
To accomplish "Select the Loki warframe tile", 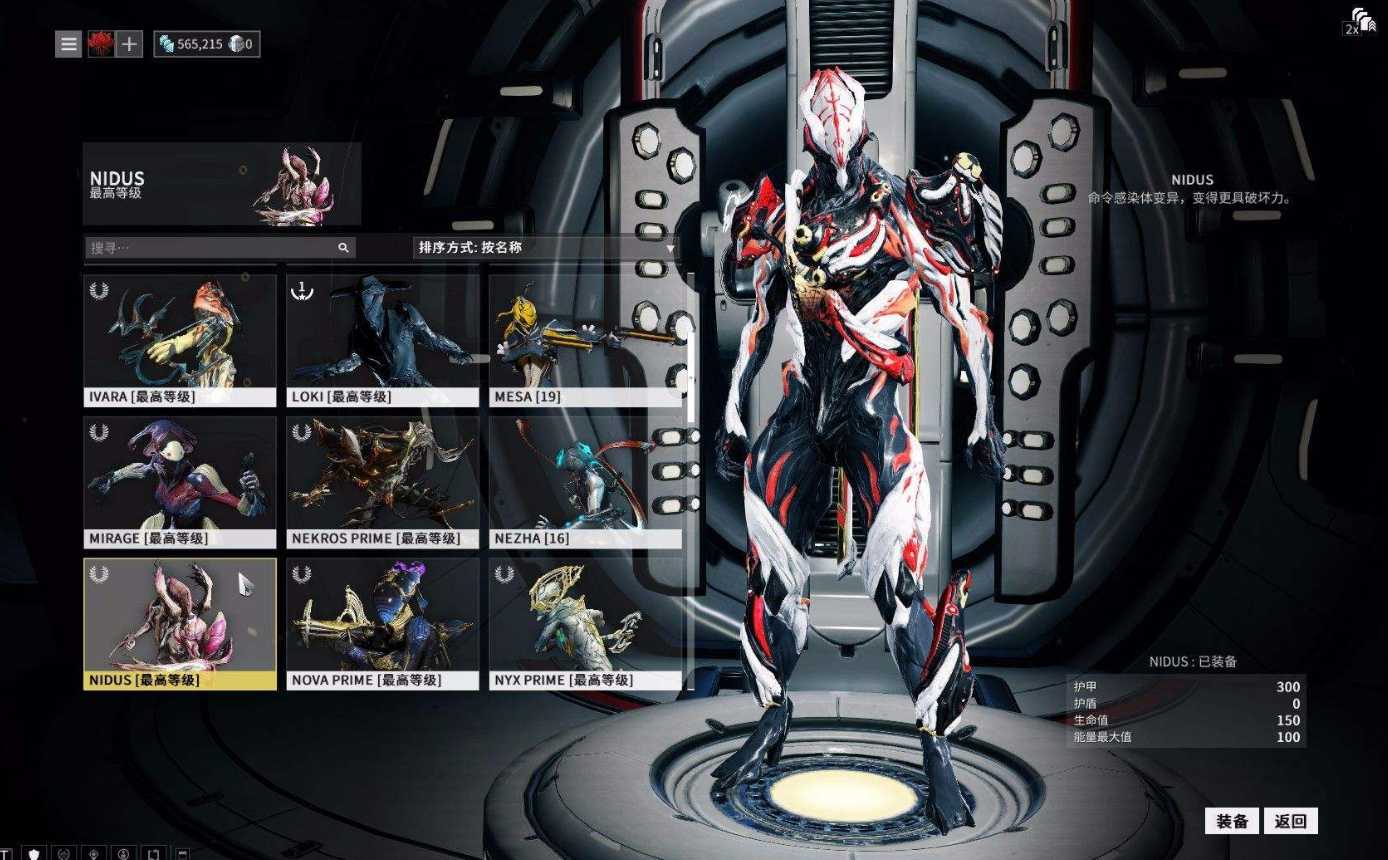I will 383,339.
